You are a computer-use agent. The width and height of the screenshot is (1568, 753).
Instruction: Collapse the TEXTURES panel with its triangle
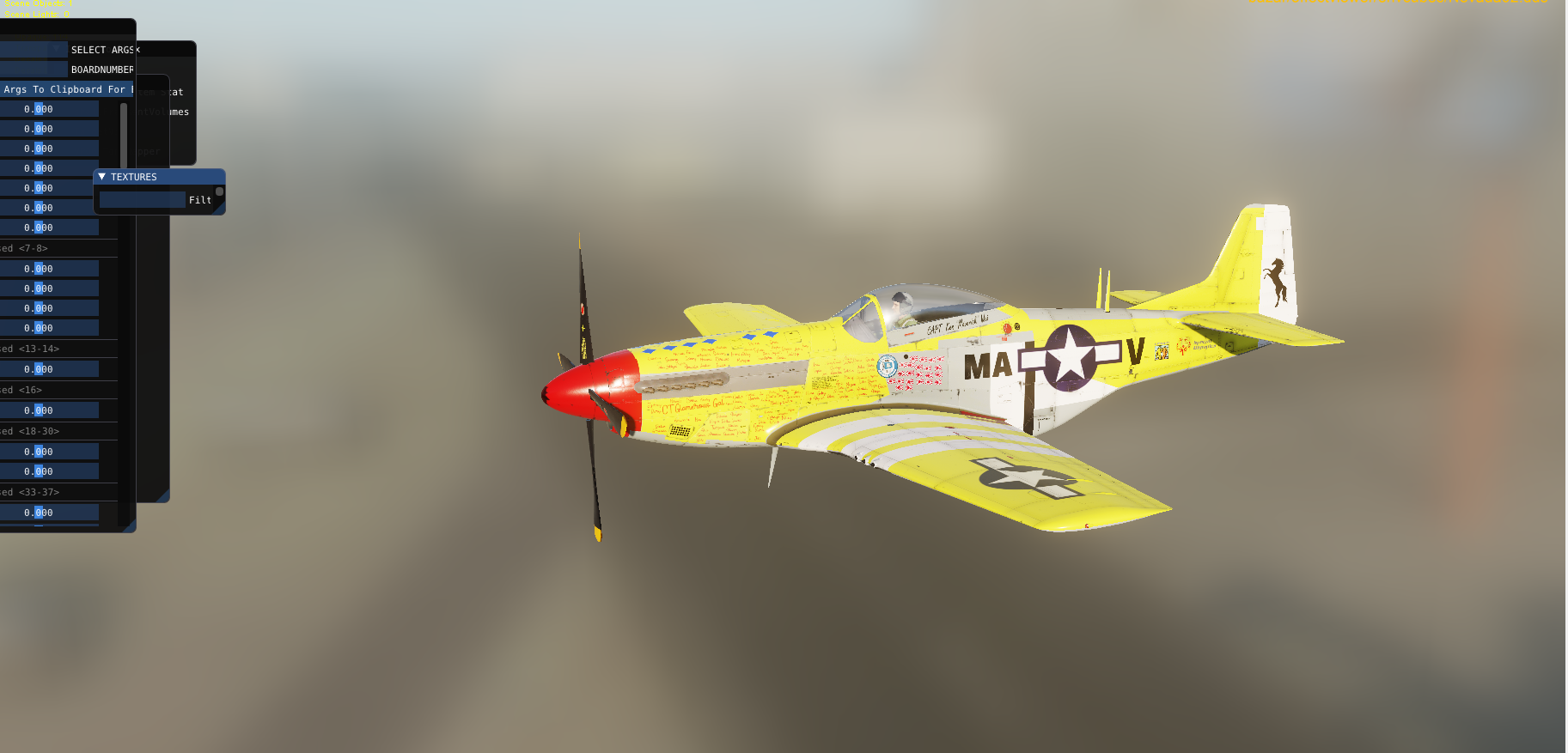click(102, 176)
